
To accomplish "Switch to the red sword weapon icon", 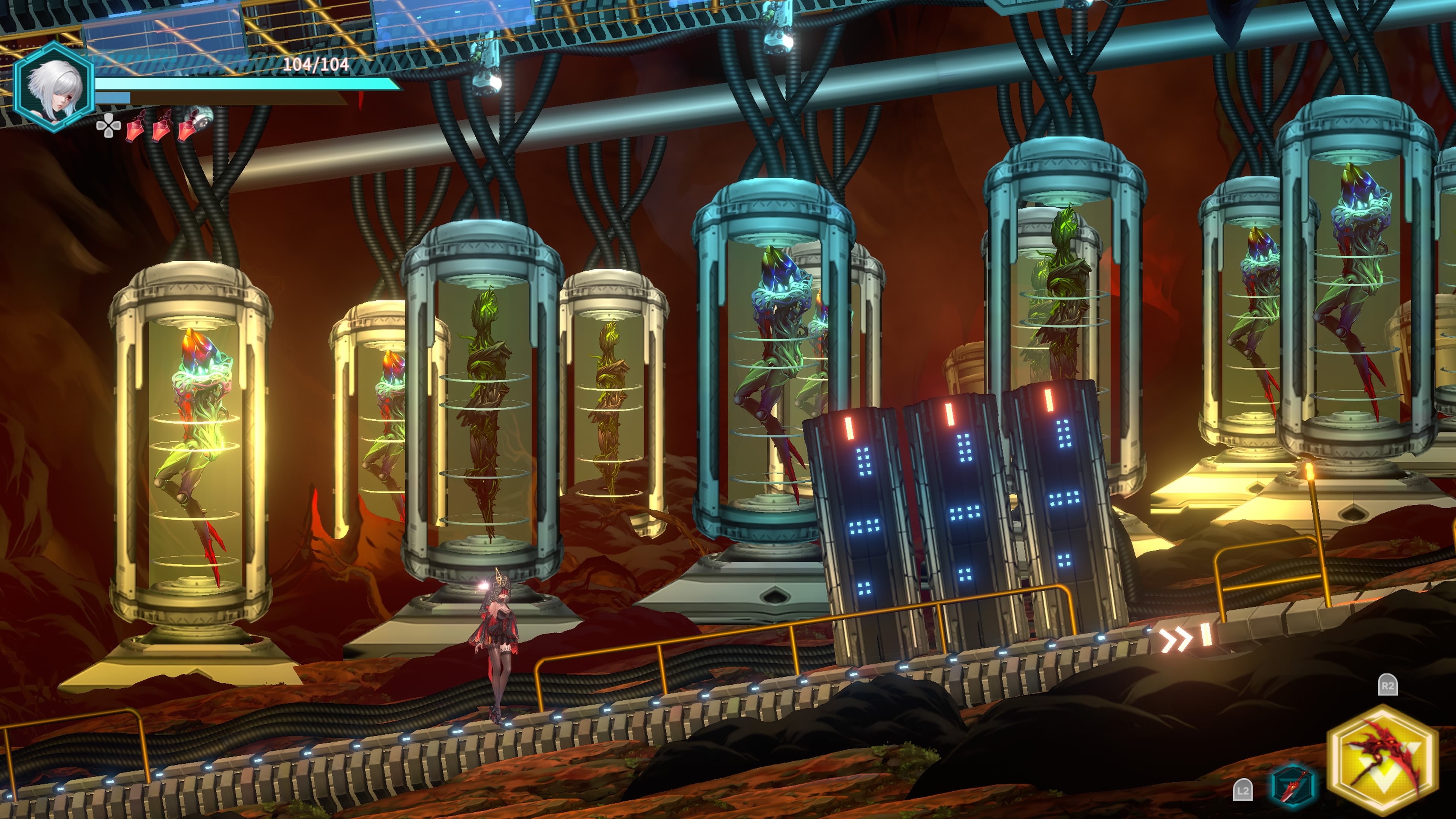I will click(x=1294, y=785).
